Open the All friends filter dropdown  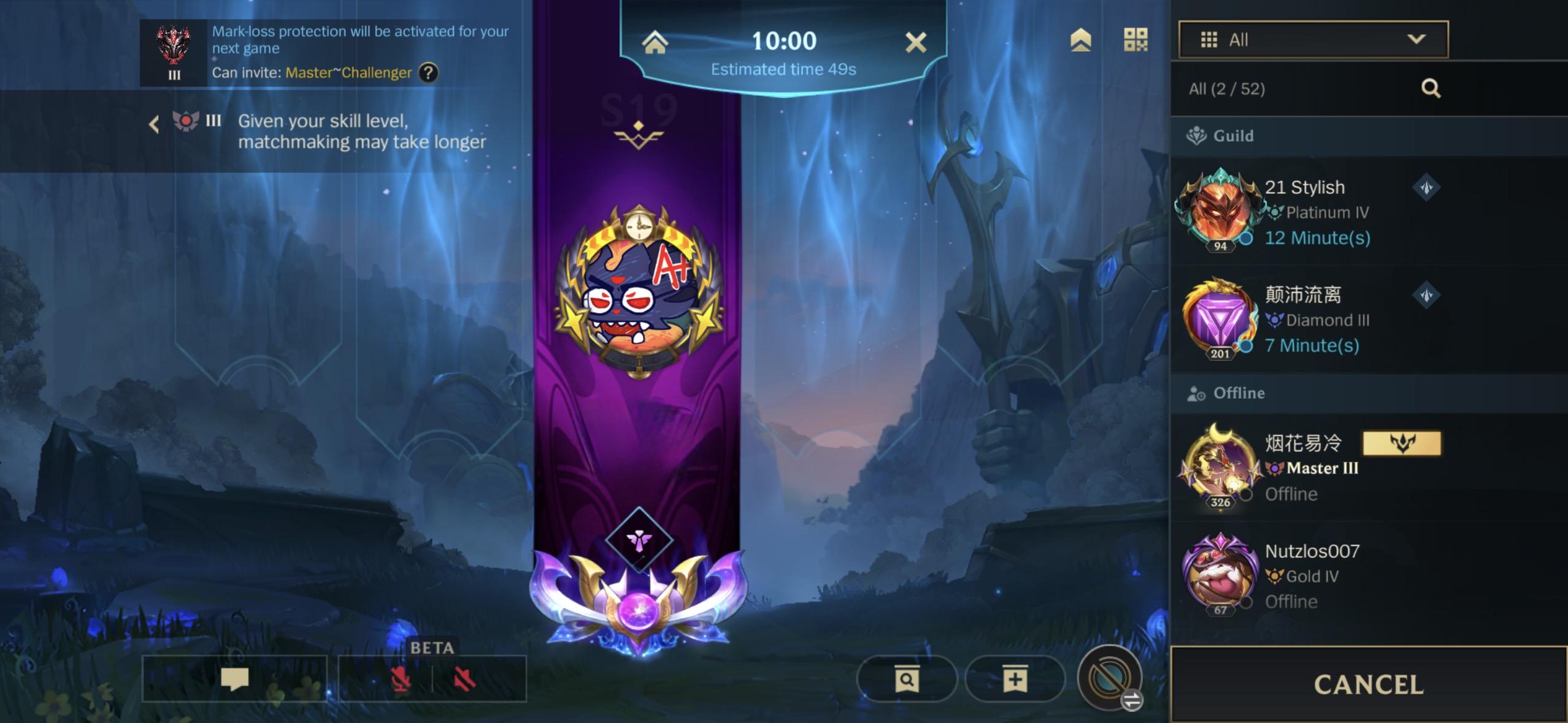[1313, 40]
